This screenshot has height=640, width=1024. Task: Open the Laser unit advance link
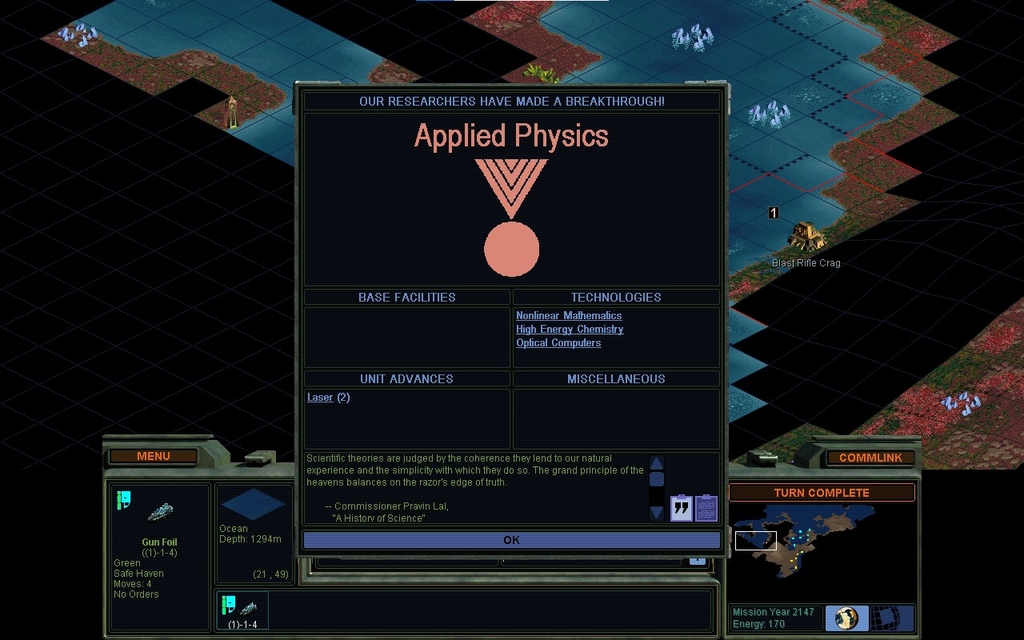320,398
